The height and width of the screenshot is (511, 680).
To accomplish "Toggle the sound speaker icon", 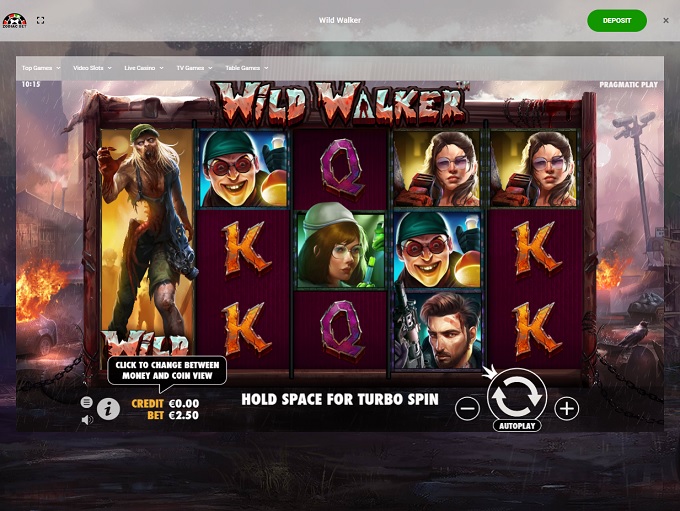I will (87, 419).
